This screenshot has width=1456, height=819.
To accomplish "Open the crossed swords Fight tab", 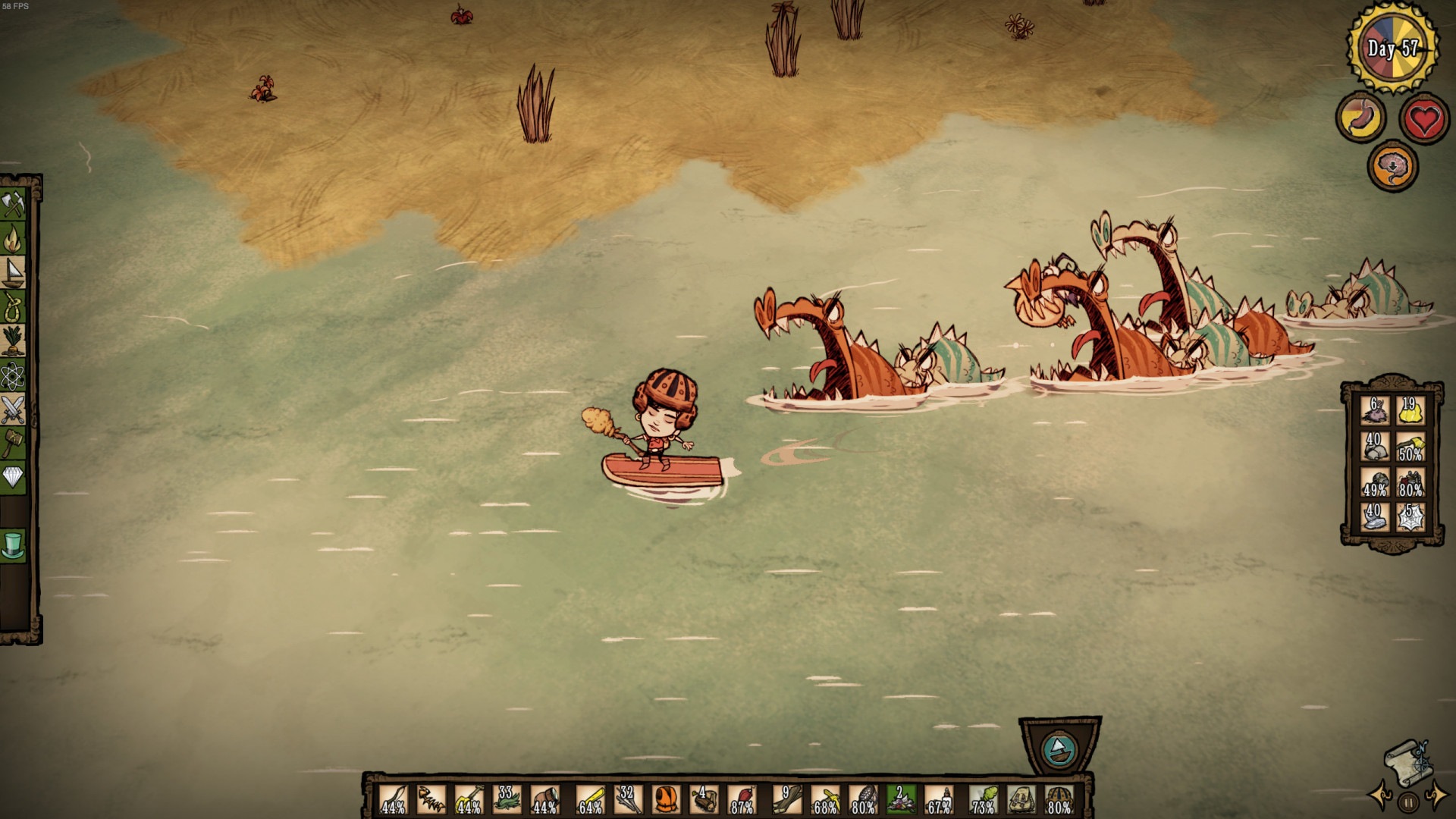I will click(x=14, y=409).
